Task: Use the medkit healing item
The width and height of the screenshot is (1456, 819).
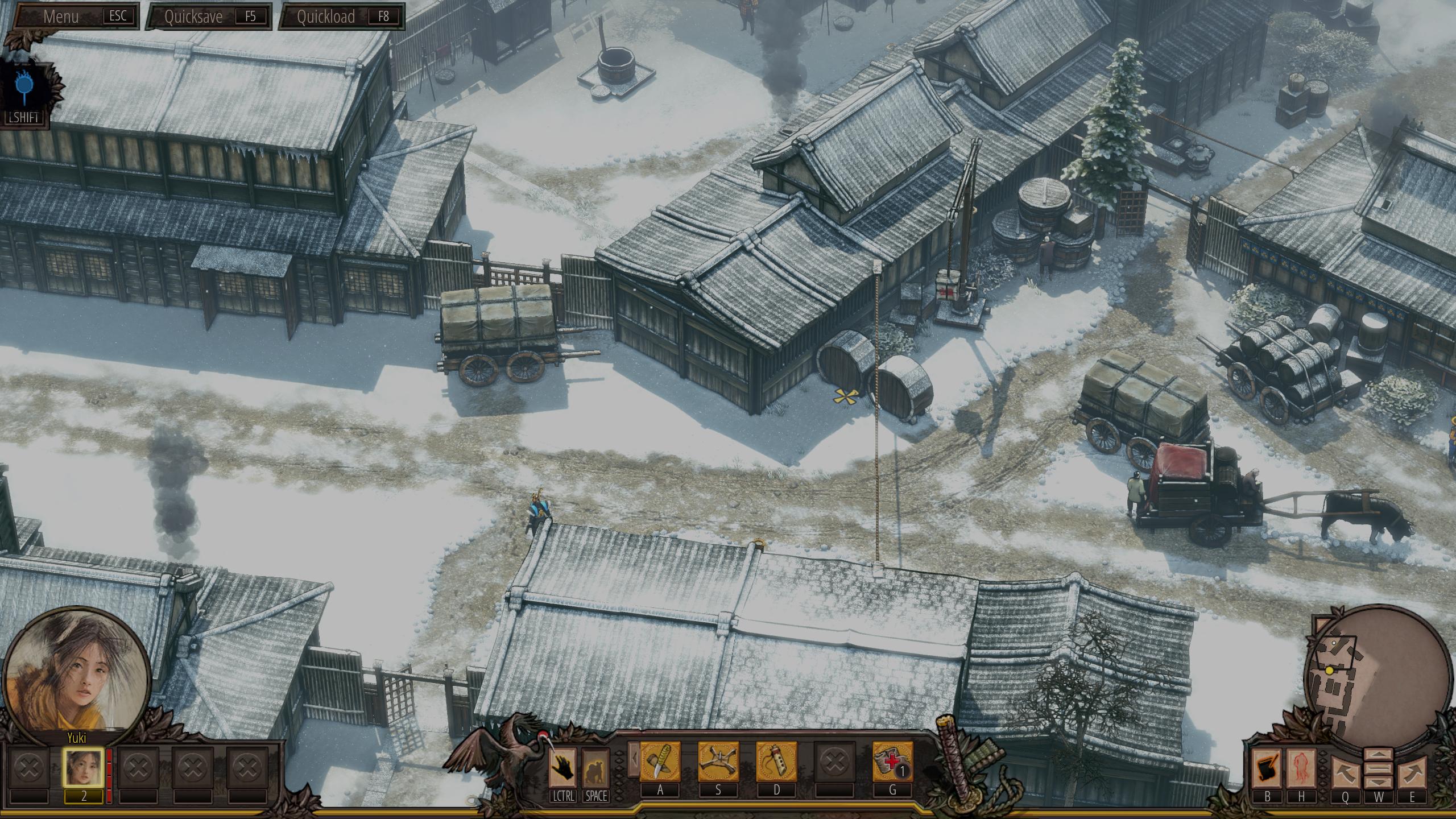Action: click(892, 762)
